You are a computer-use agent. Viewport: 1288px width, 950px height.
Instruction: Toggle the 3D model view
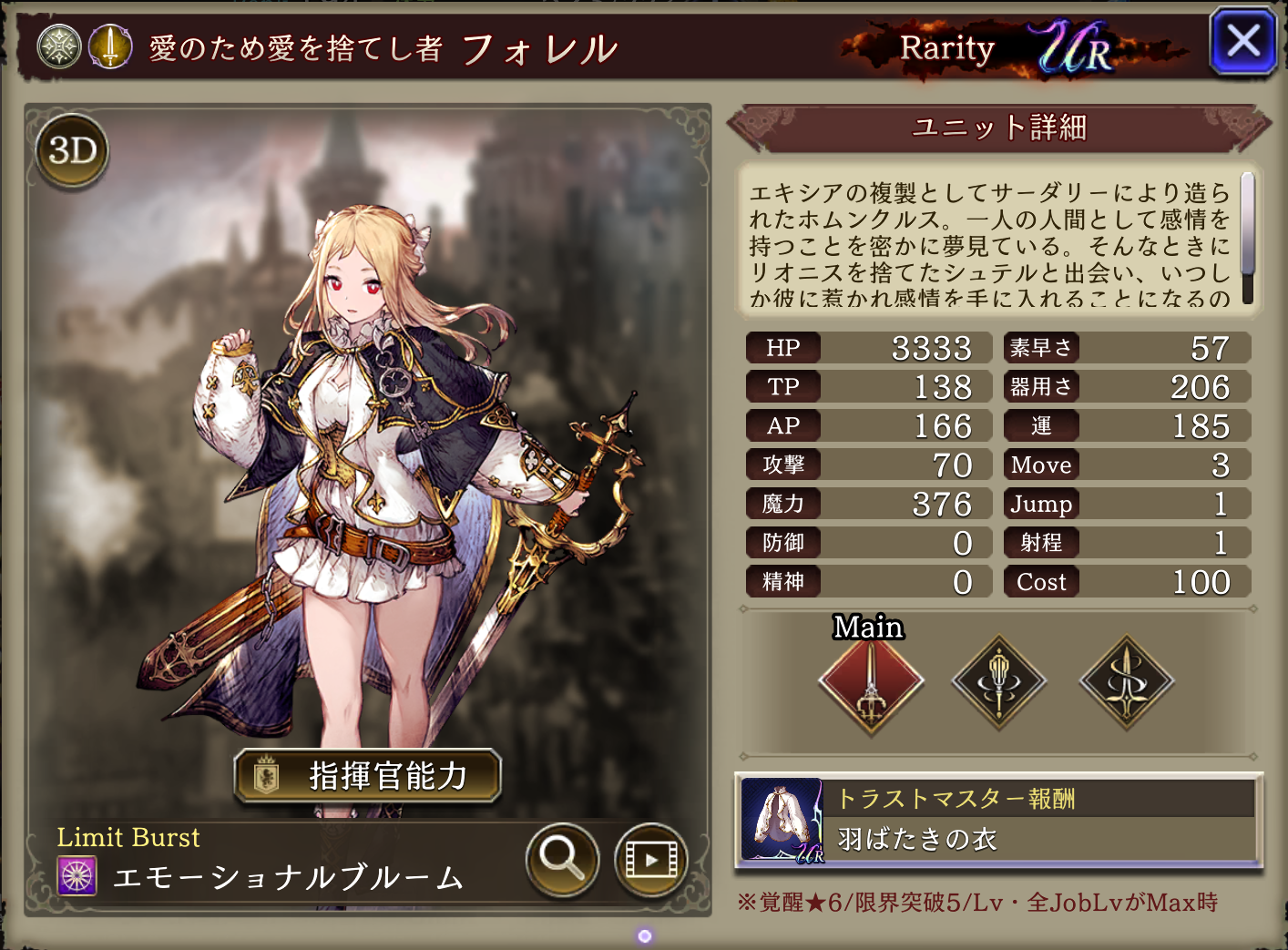point(73,150)
